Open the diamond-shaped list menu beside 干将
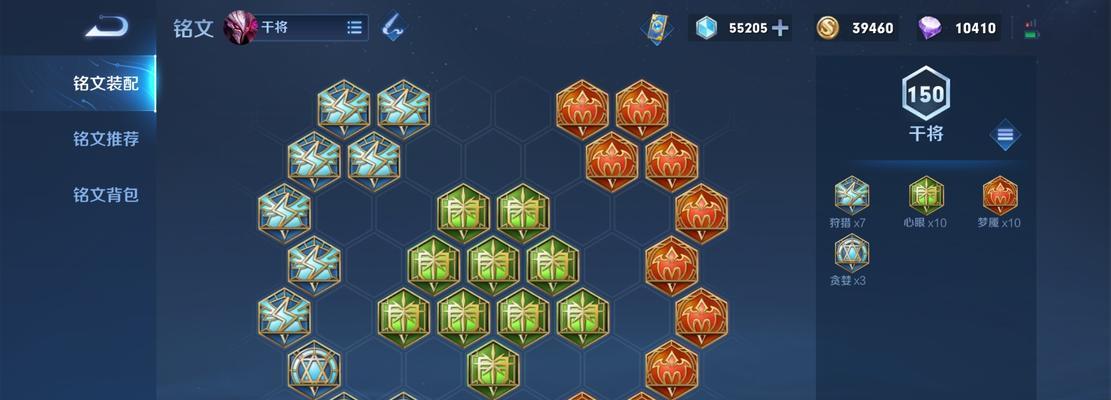This screenshot has width=1111, height=400. click(x=1005, y=135)
